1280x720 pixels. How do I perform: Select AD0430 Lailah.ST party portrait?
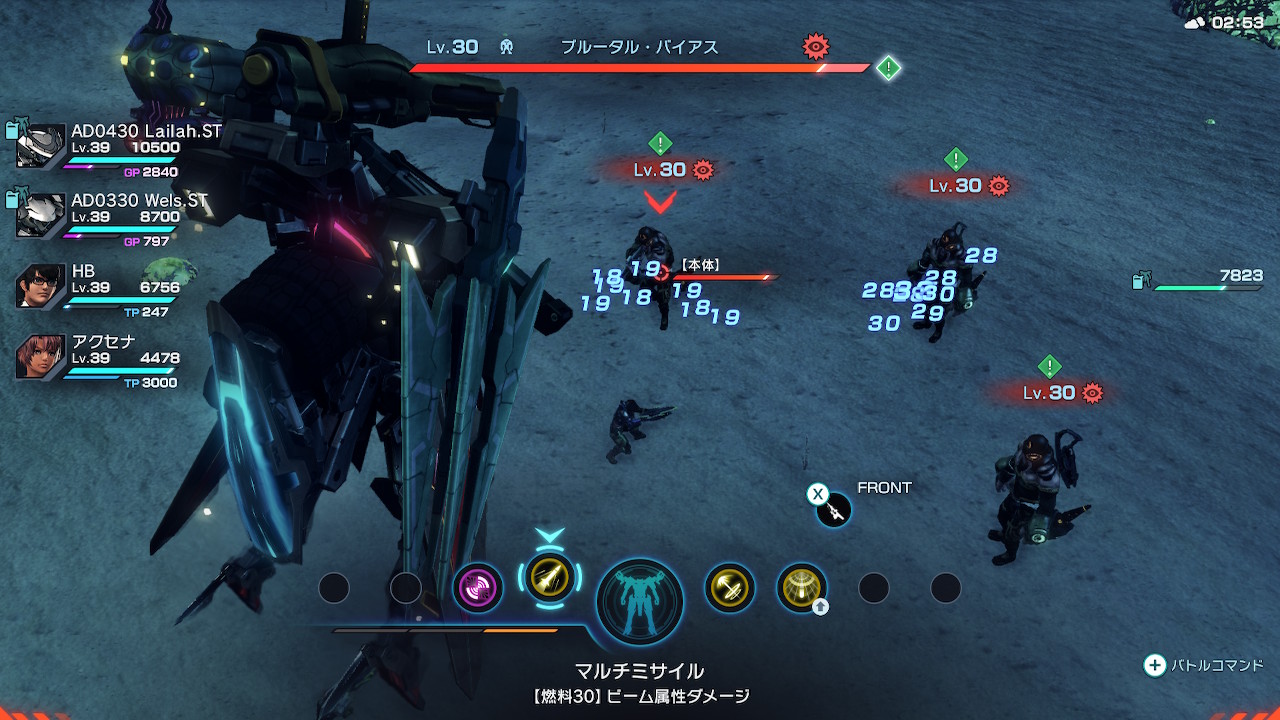tap(41, 146)
